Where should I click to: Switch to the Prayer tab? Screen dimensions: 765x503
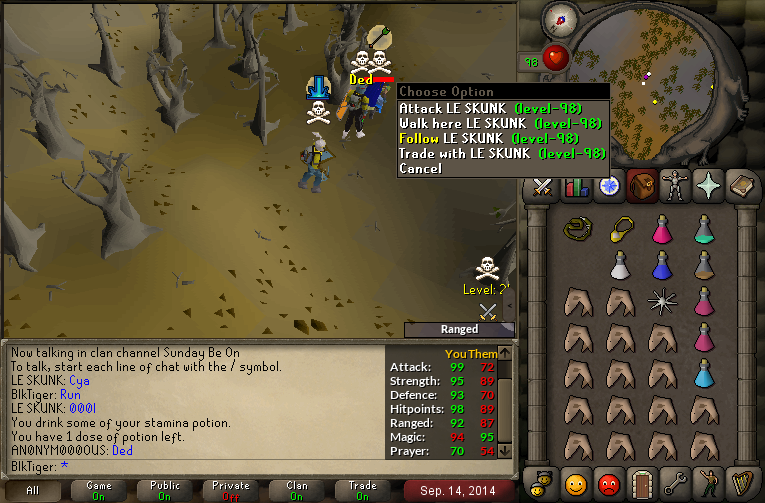709,186
